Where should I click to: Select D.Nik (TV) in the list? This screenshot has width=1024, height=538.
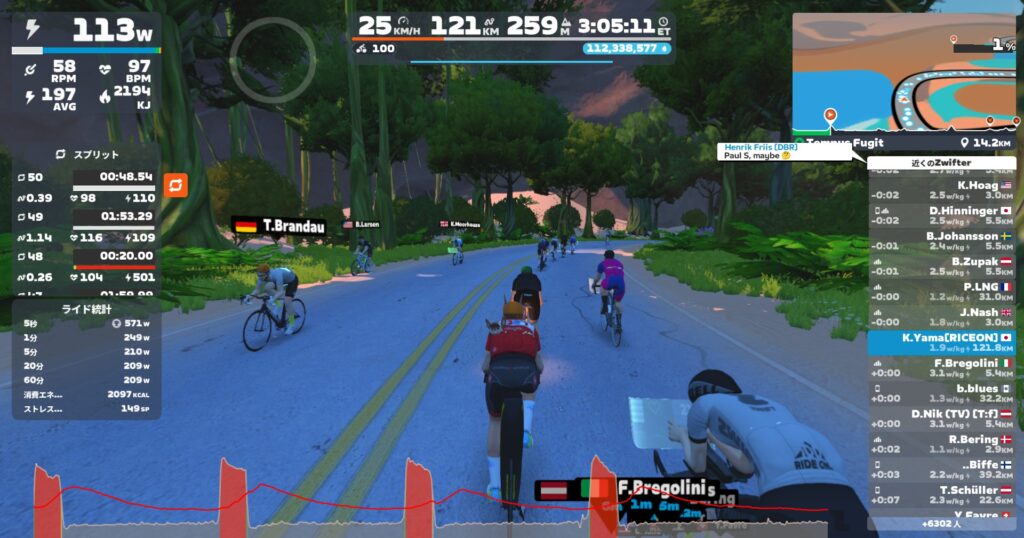coord(941,418)
